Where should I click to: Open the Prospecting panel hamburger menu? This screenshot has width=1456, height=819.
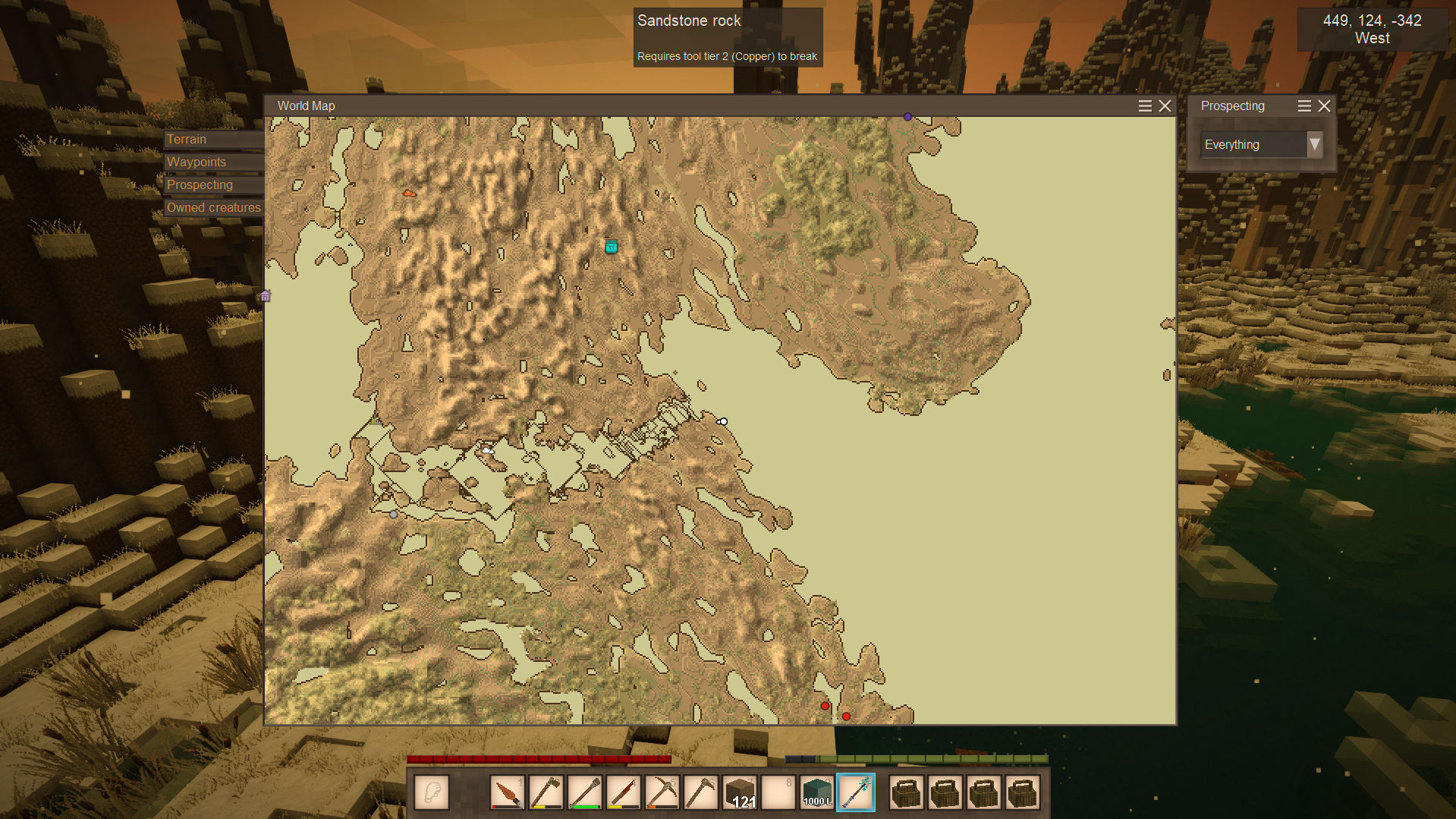[1304, 106]
